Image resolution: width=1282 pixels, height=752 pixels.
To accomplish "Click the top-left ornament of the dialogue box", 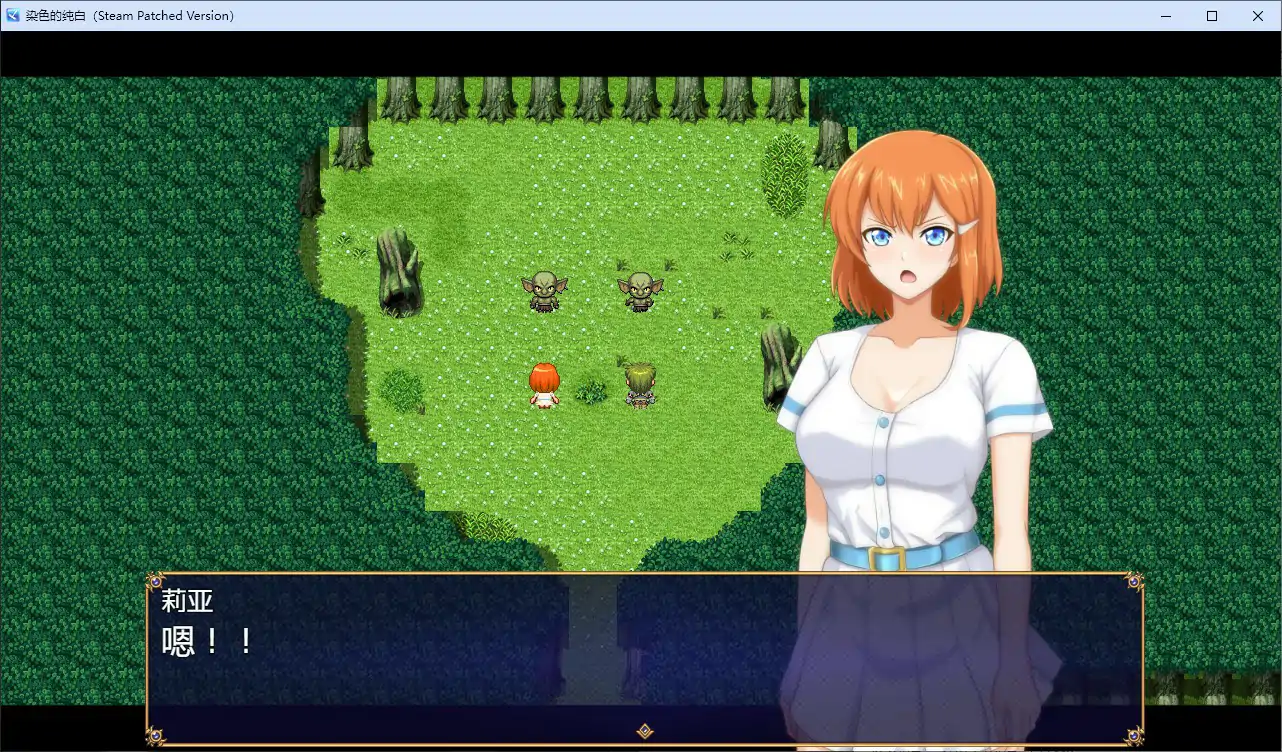I will tap(157, 581).
